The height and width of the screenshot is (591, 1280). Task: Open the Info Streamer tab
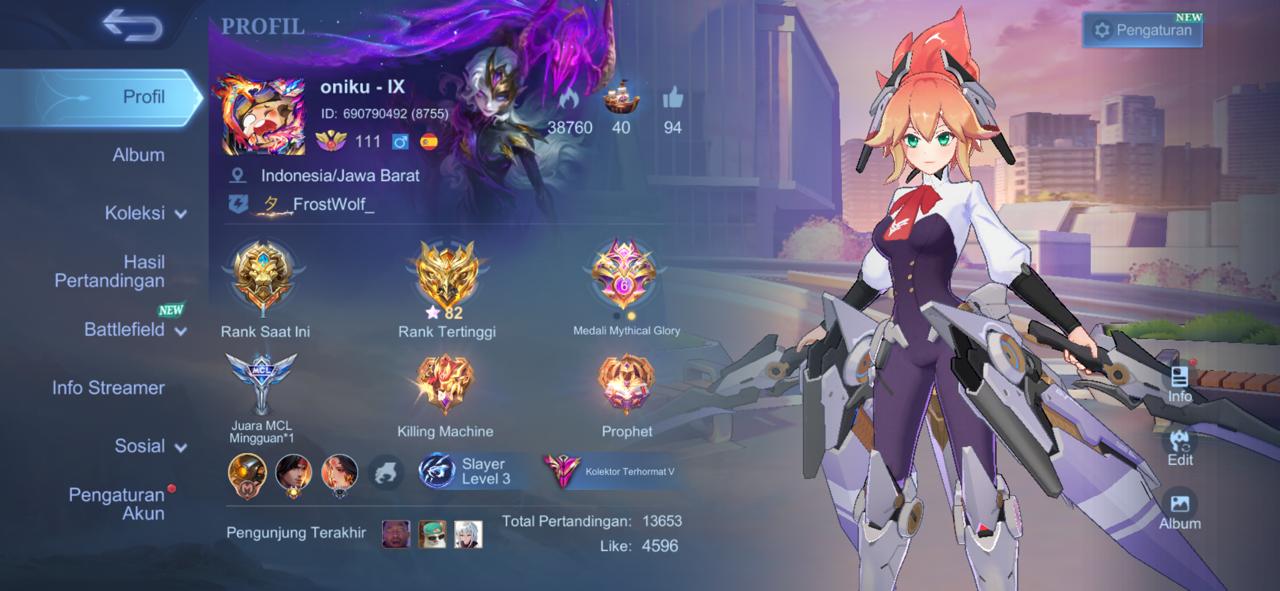108,388
